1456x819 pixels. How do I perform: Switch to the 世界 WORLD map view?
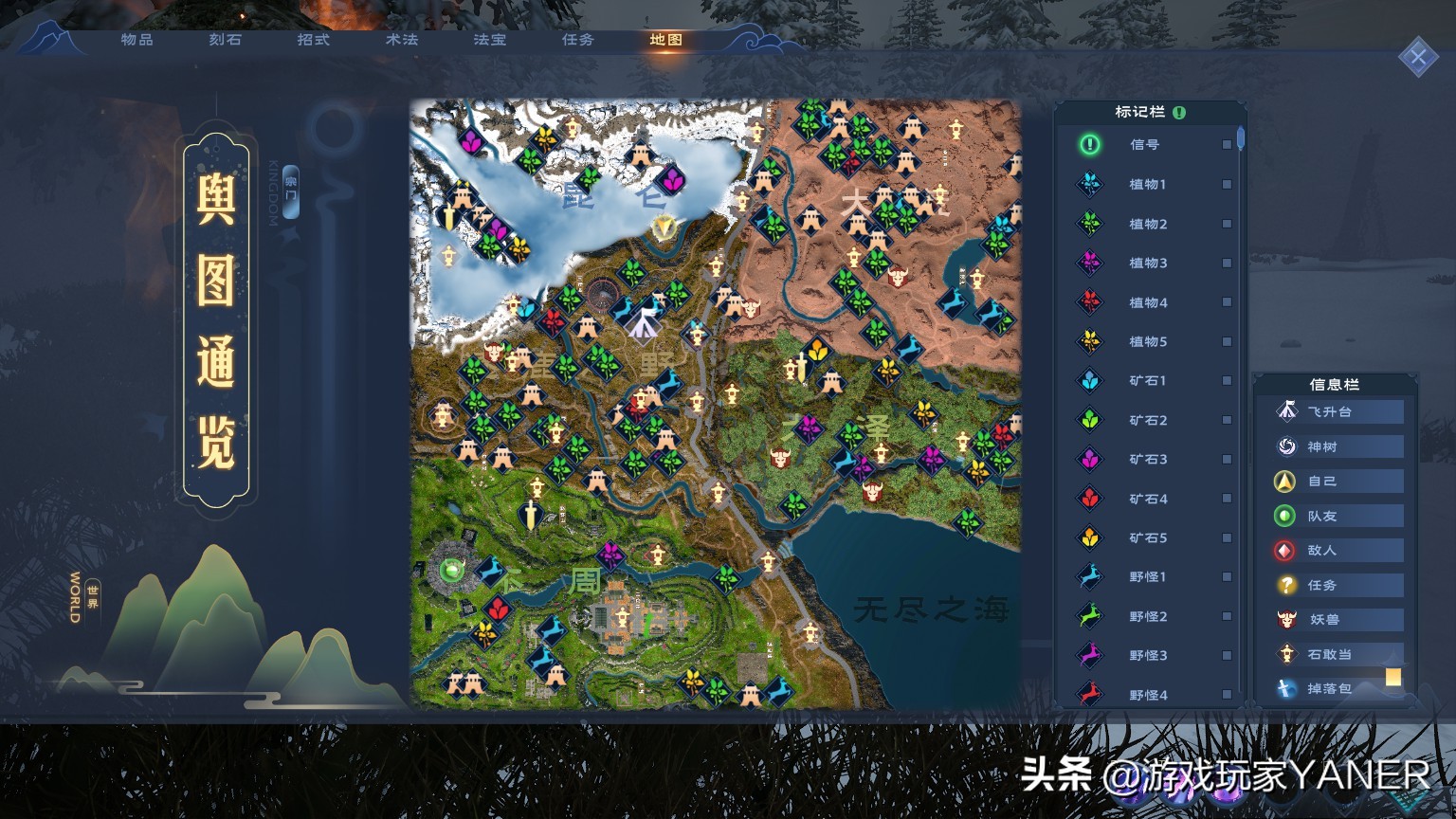91,598
